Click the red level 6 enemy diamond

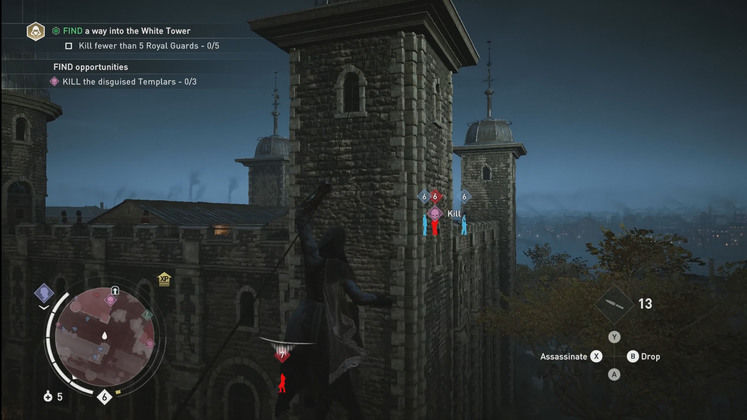pos(435,197)
